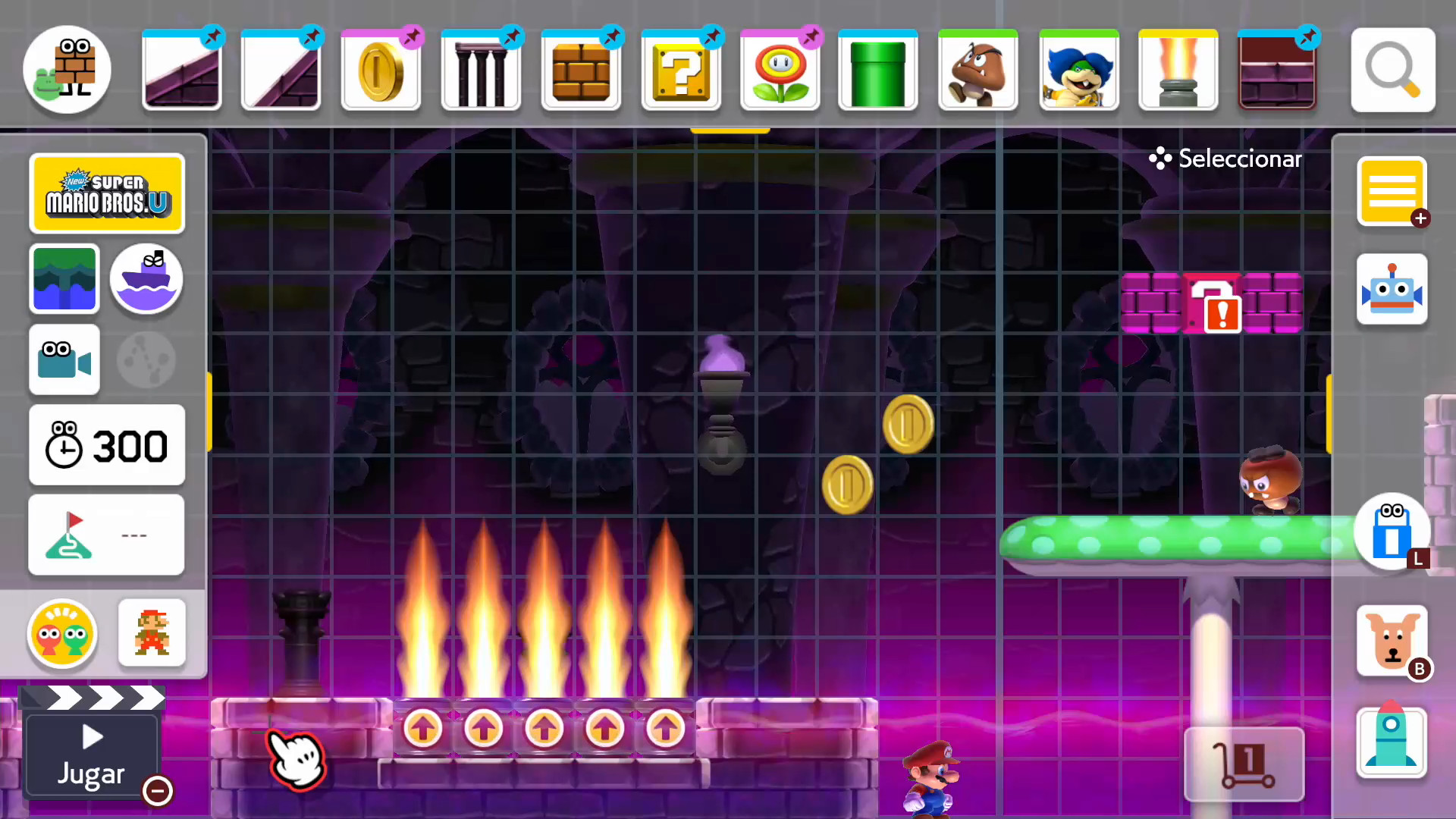Select the burner item in the toolbar
This screenshot has height=819, width=1456.
1178,69
